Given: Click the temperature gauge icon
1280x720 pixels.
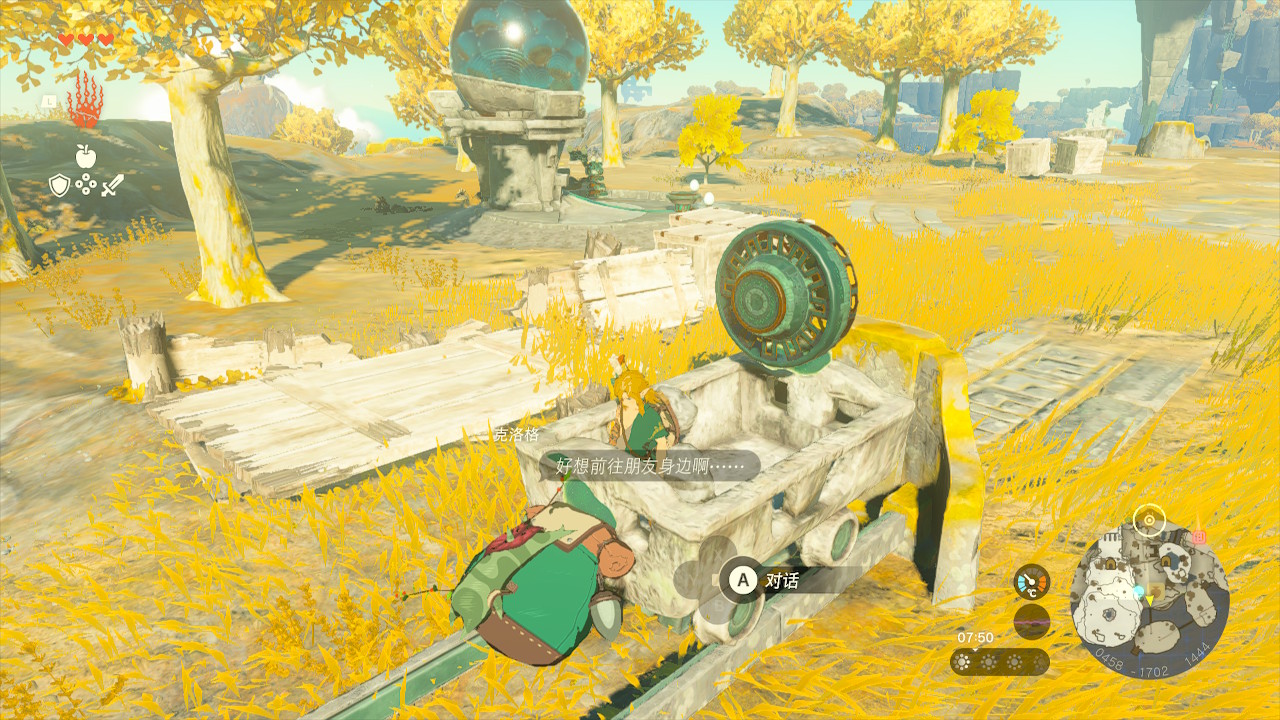Looking at the screenshot, I should (1031, 582).
